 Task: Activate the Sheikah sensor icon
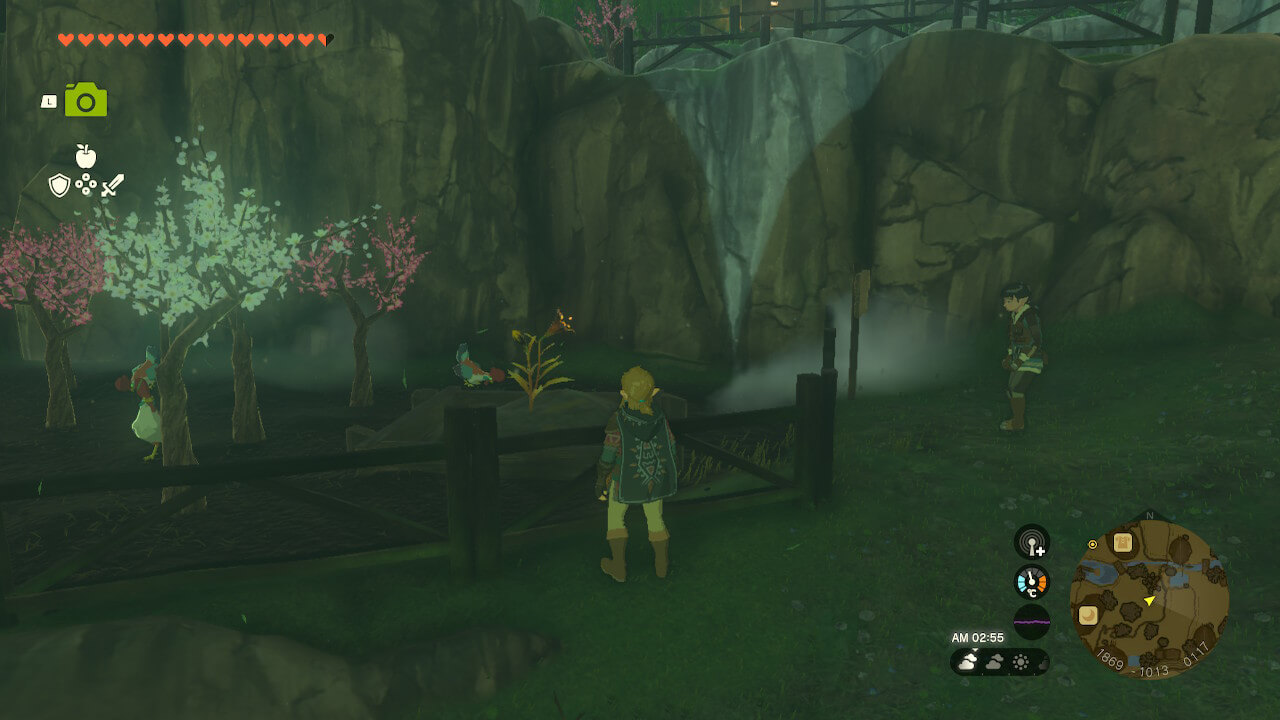pos(1031,542)
